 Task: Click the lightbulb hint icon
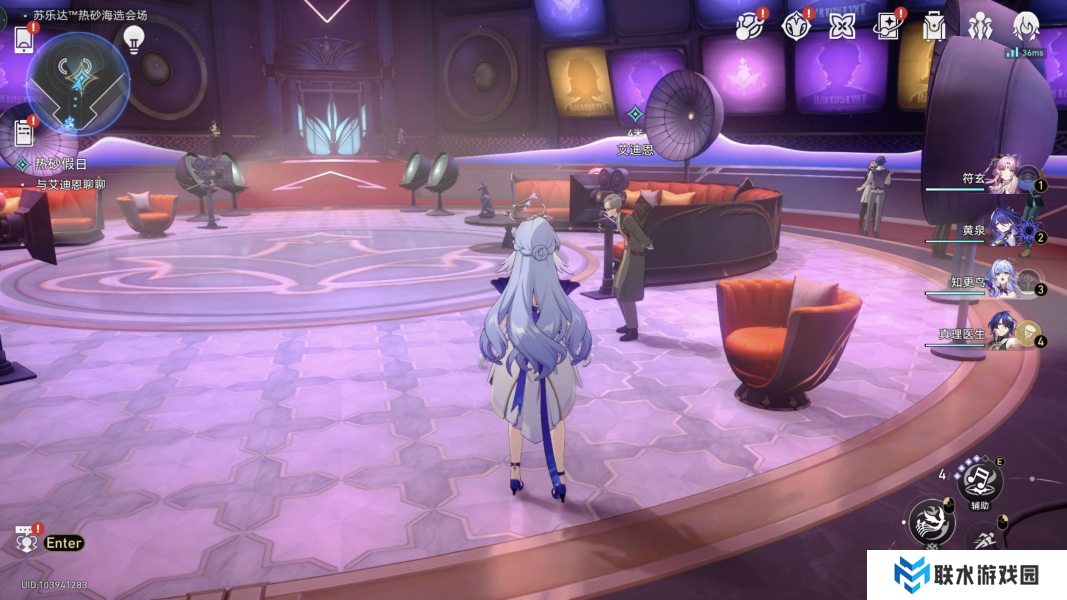133,40
